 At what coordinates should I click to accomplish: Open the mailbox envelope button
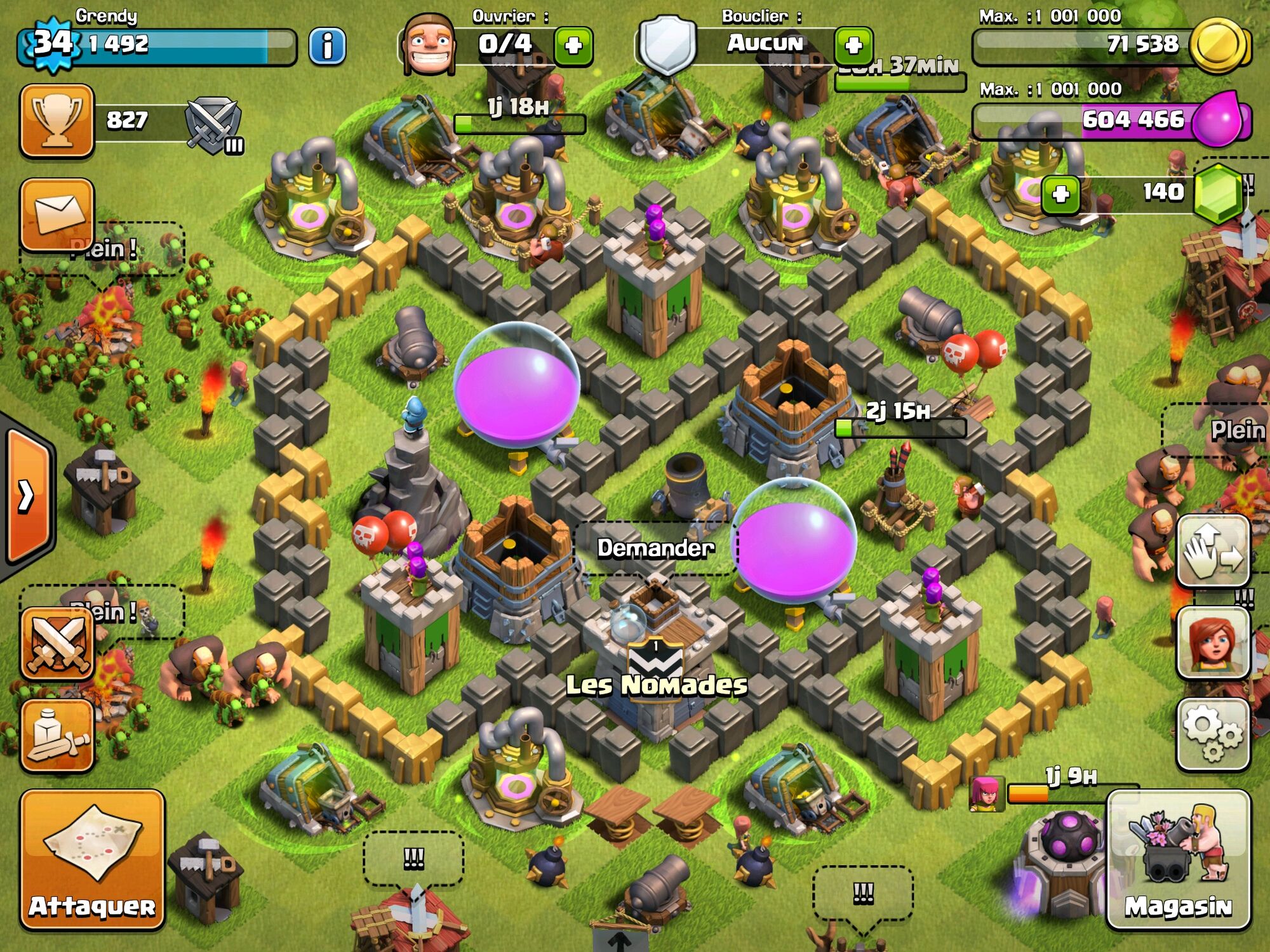tap(57, 214)
